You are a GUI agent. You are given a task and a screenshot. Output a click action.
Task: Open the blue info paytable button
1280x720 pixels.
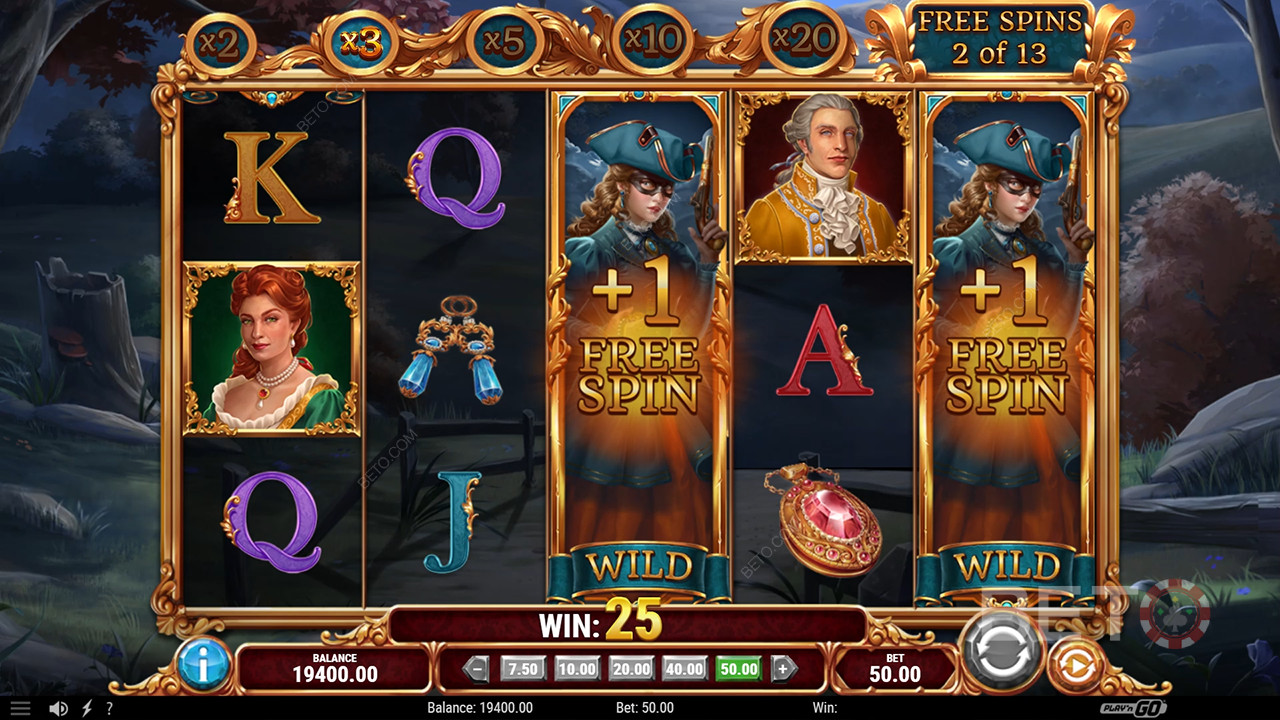[x=203, y=664]
